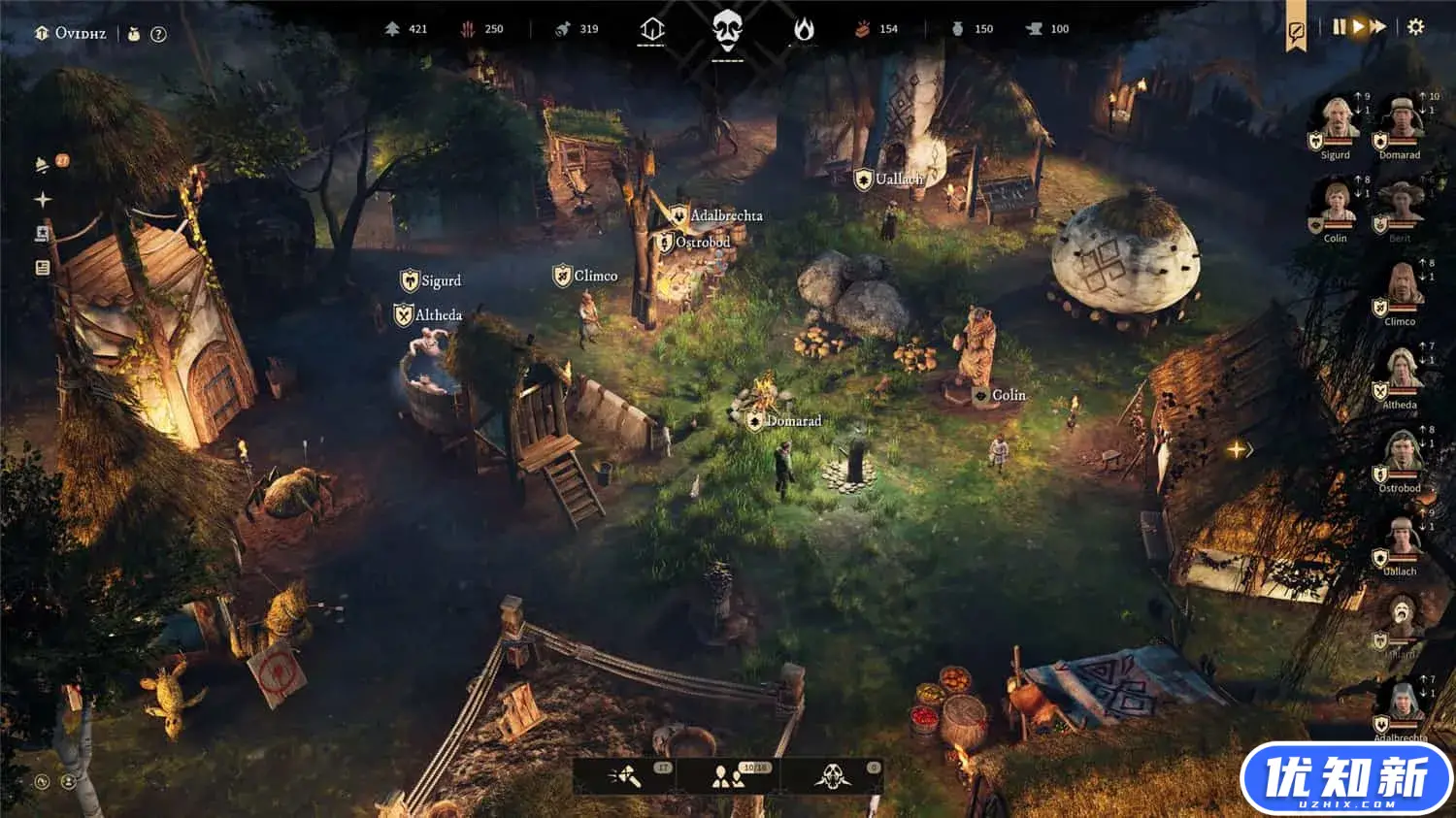The height and width of the screenshot is (818, 1456).
Task: Open the help question mark
Action: click(x=158, y=34)
